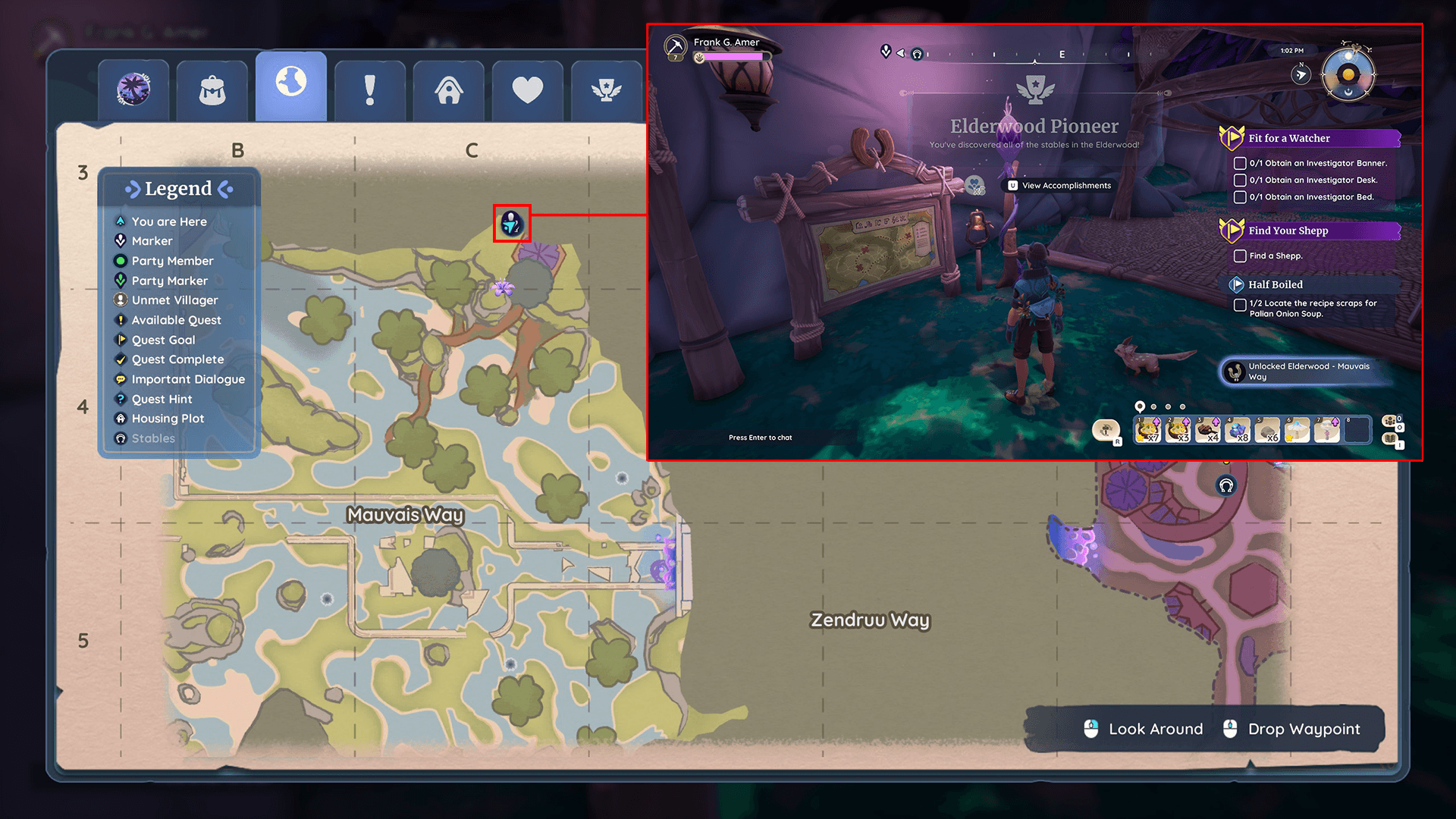The image size is (1456, 819).
Task: Click the Stables entry in the Legend
Action: [152, 438]
